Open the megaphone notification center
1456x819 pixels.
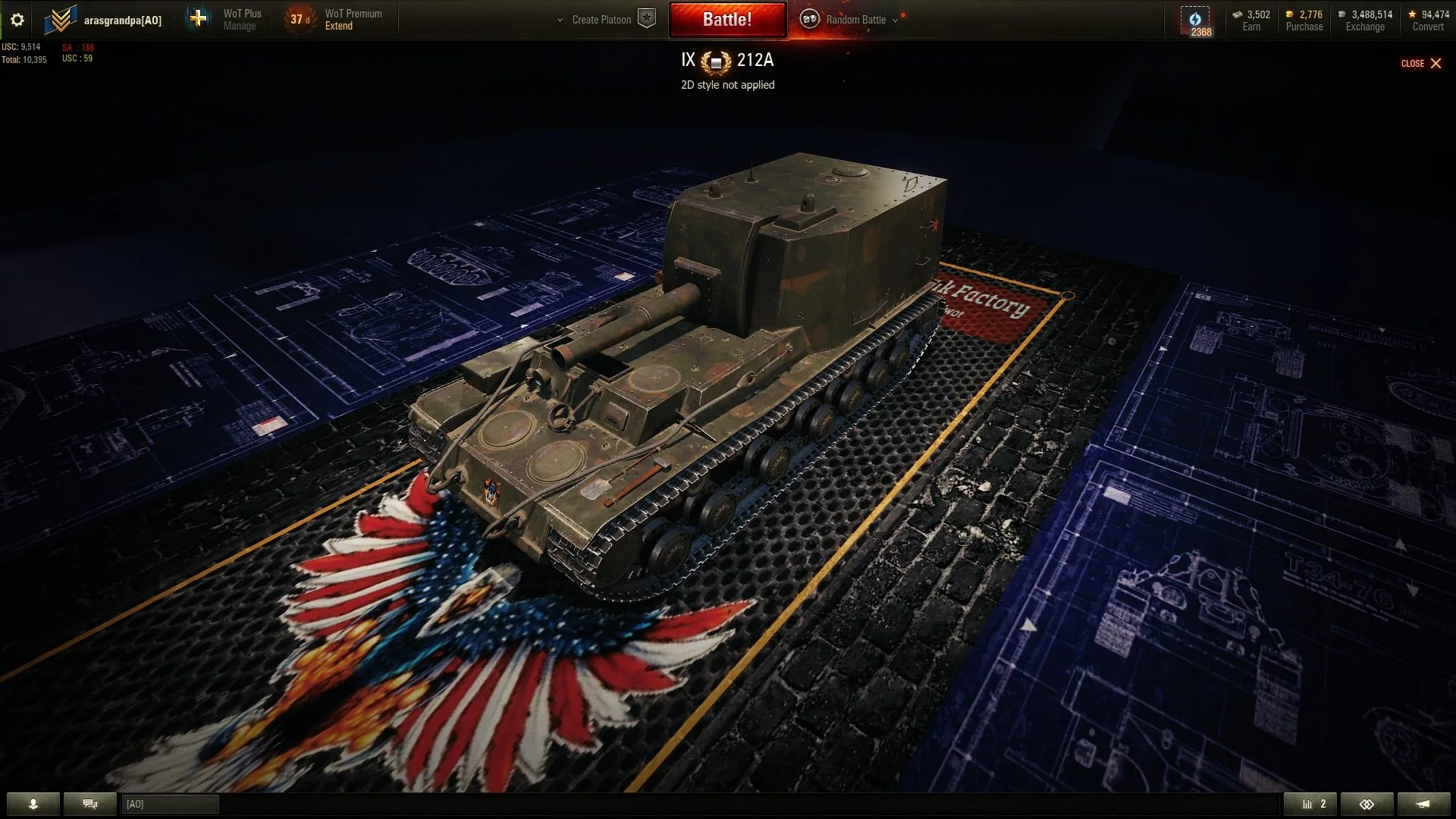tap(1423, 804)
